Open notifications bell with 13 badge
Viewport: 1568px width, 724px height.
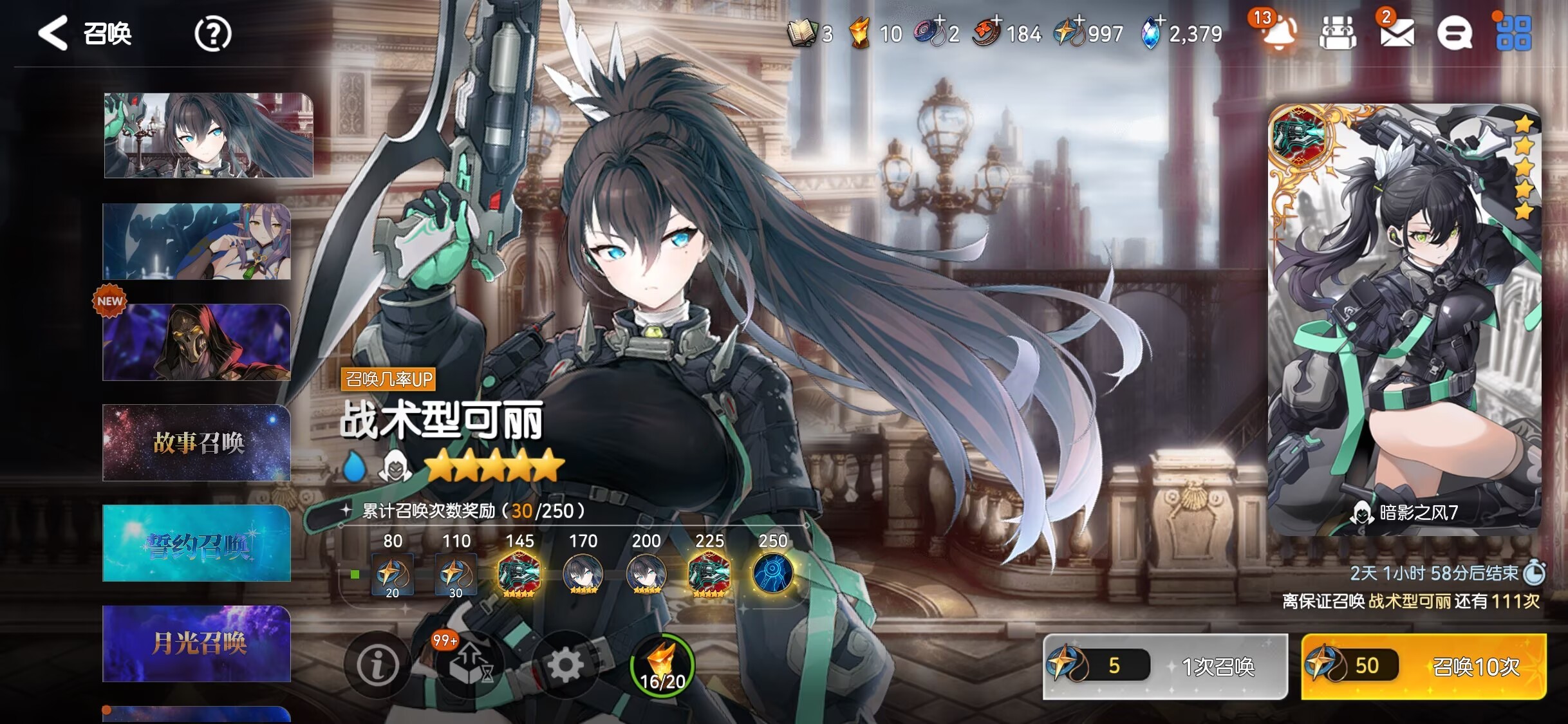click(x=1278, y=33)
